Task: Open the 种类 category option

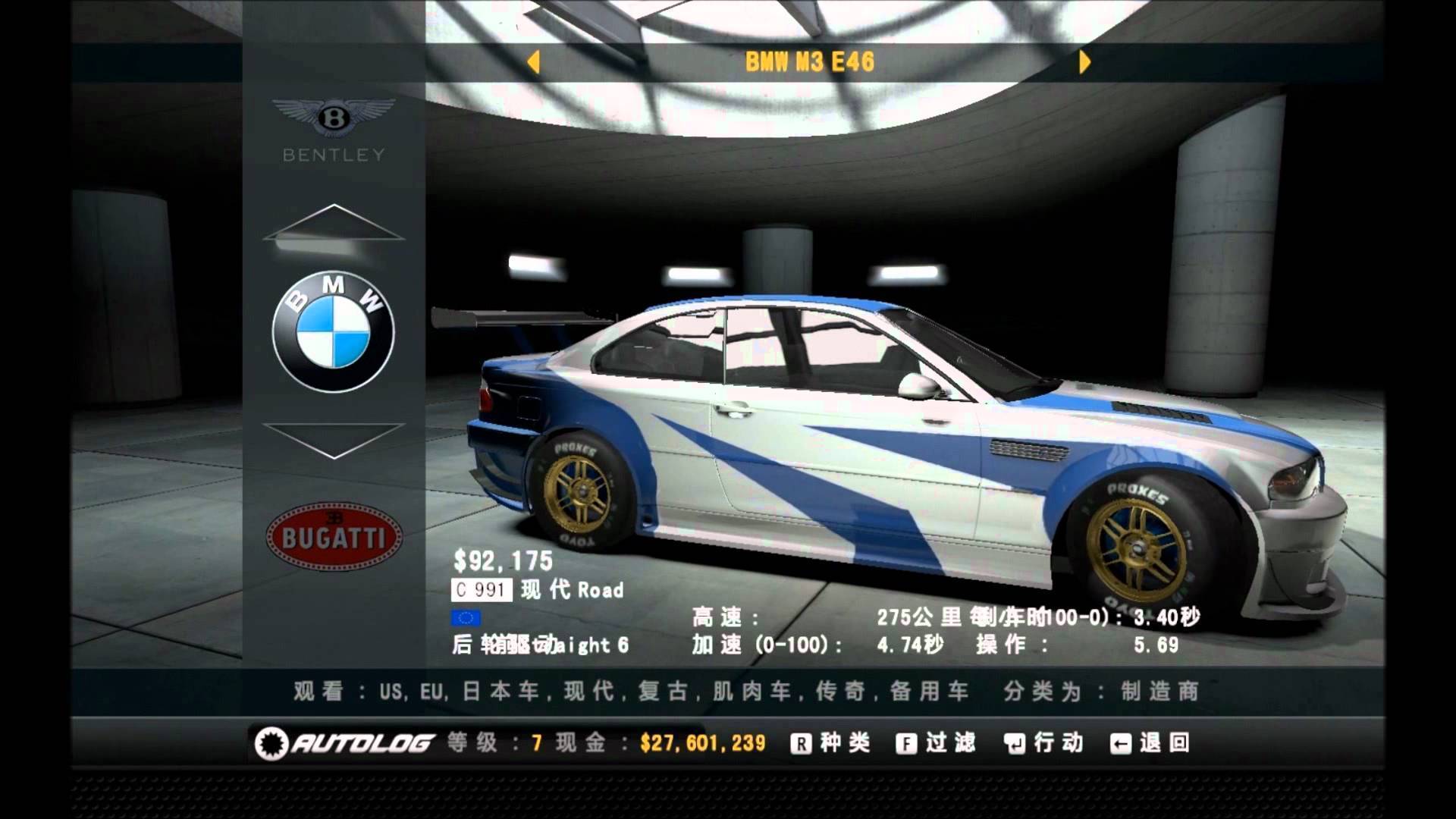Action: pos(830,743)
